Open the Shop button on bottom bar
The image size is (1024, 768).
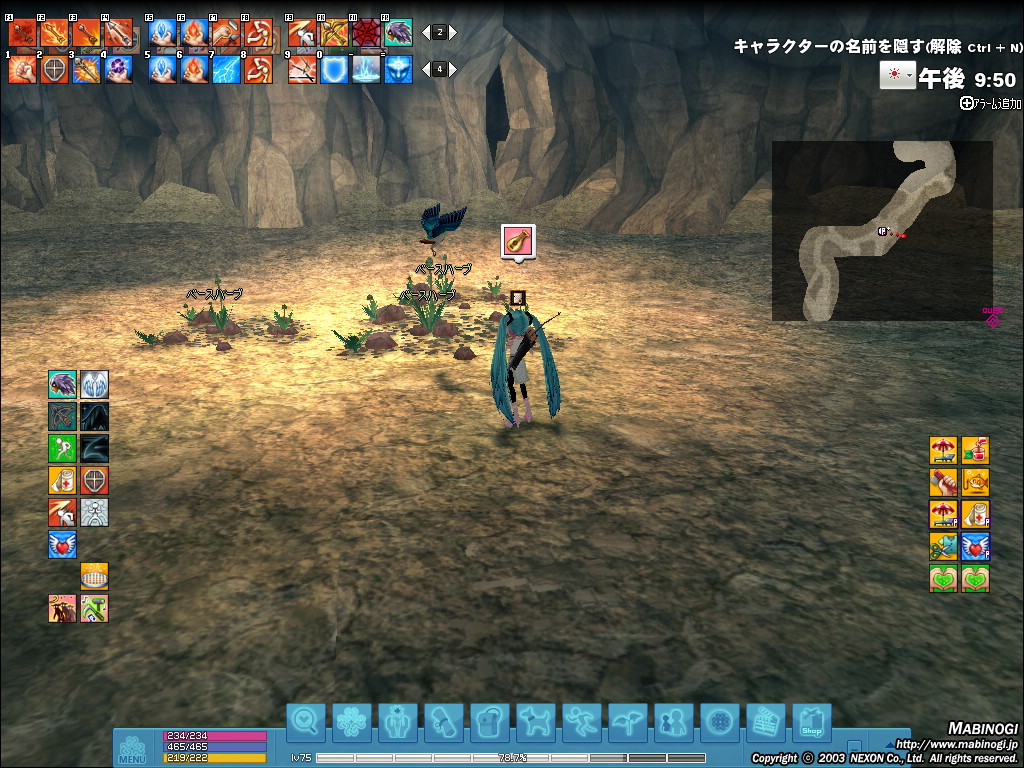click(812, 720)
